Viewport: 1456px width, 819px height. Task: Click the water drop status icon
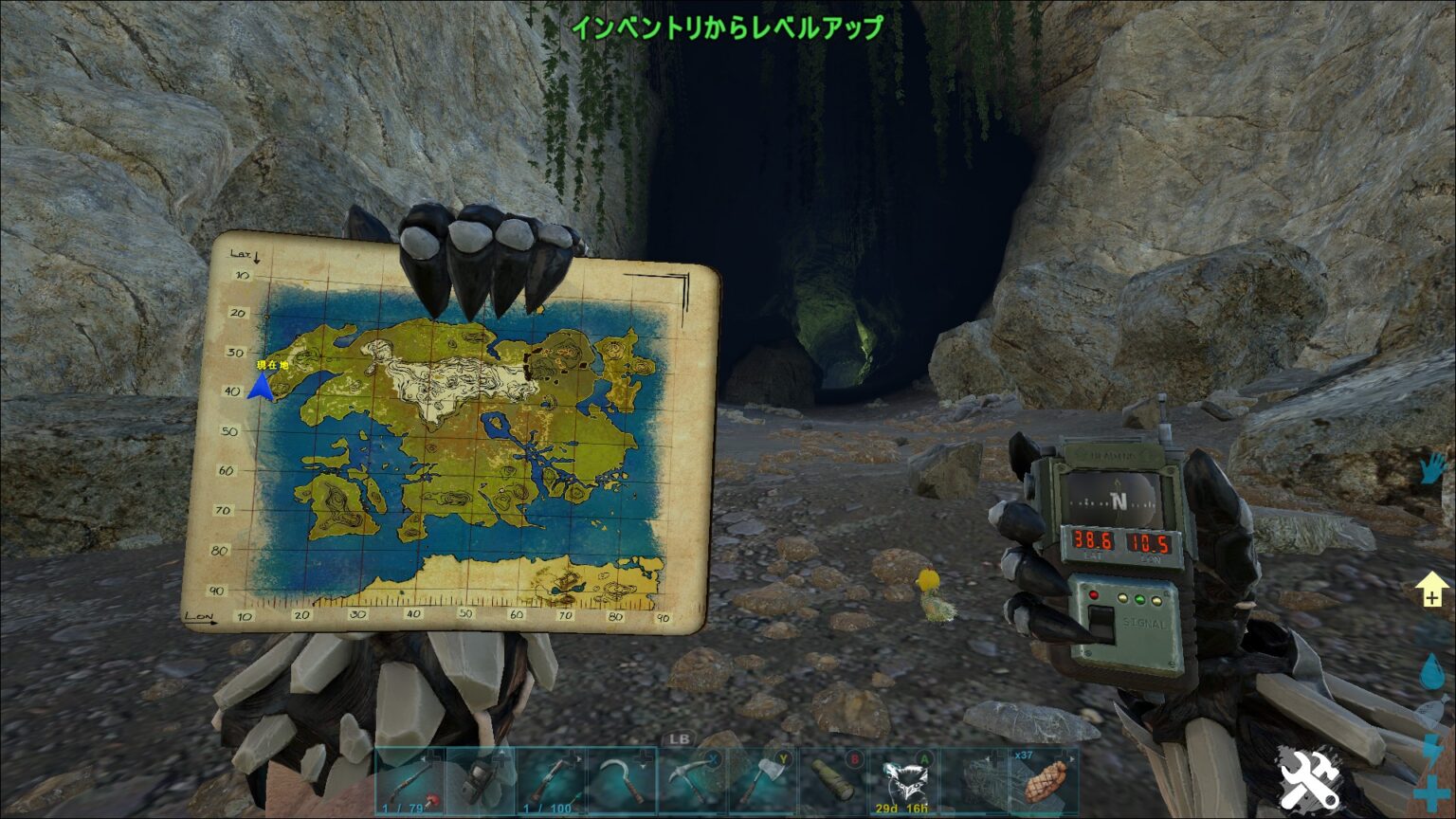point(1432,671)
